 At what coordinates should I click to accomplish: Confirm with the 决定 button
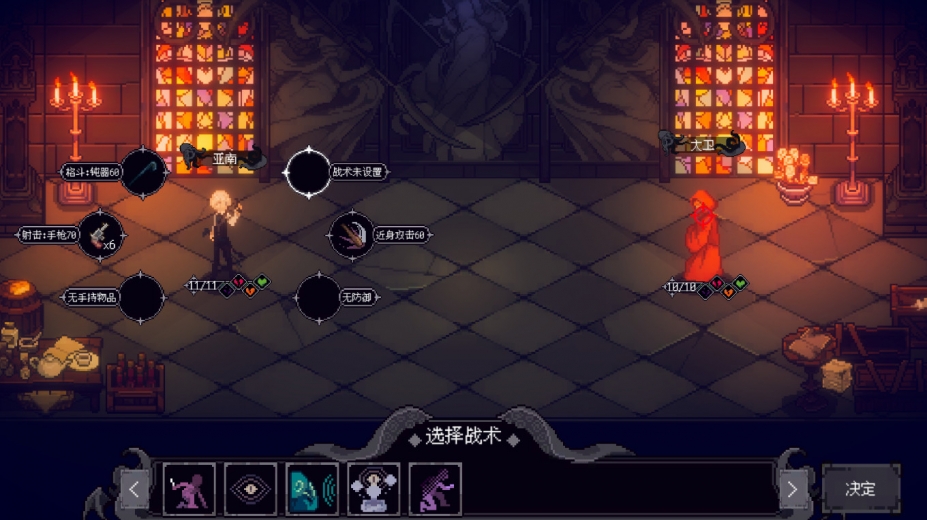click(x=860, y=489)
